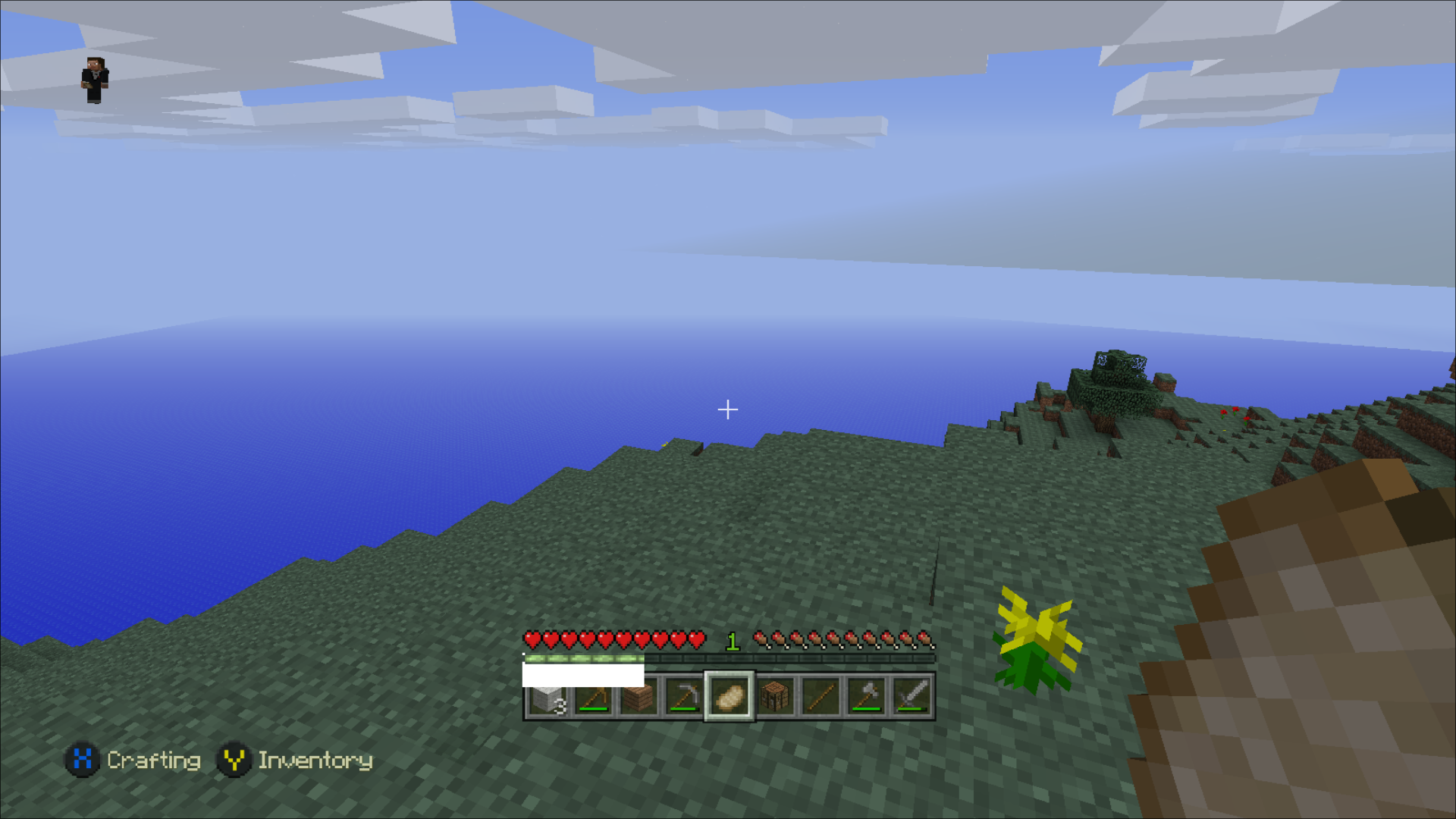Switch to the stone sword slot
The width and height of the screenshot is (1456, 819).
[x=912, y=697]
